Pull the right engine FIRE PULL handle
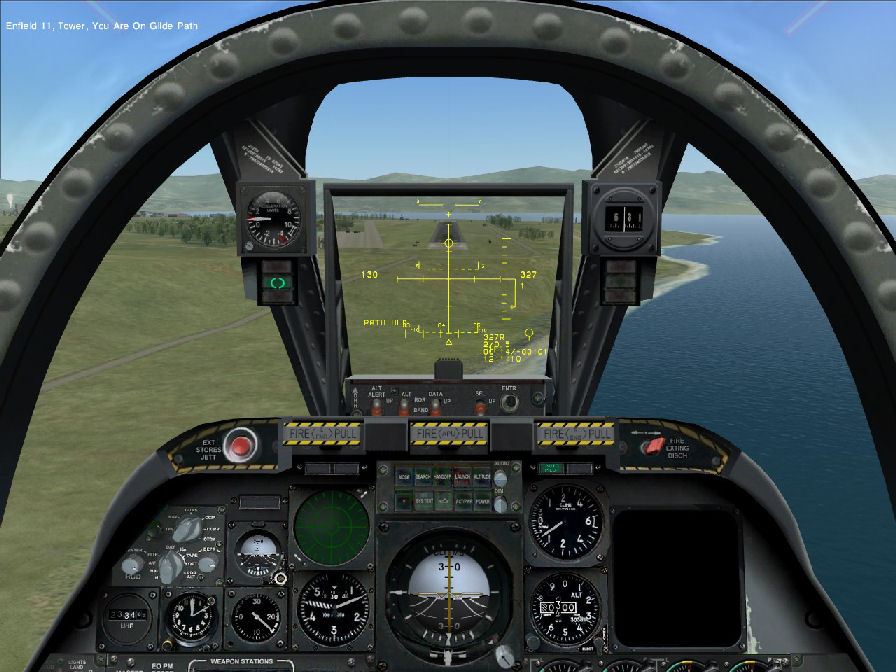This screenshot has width=896, height=672. tap(574, 434)
